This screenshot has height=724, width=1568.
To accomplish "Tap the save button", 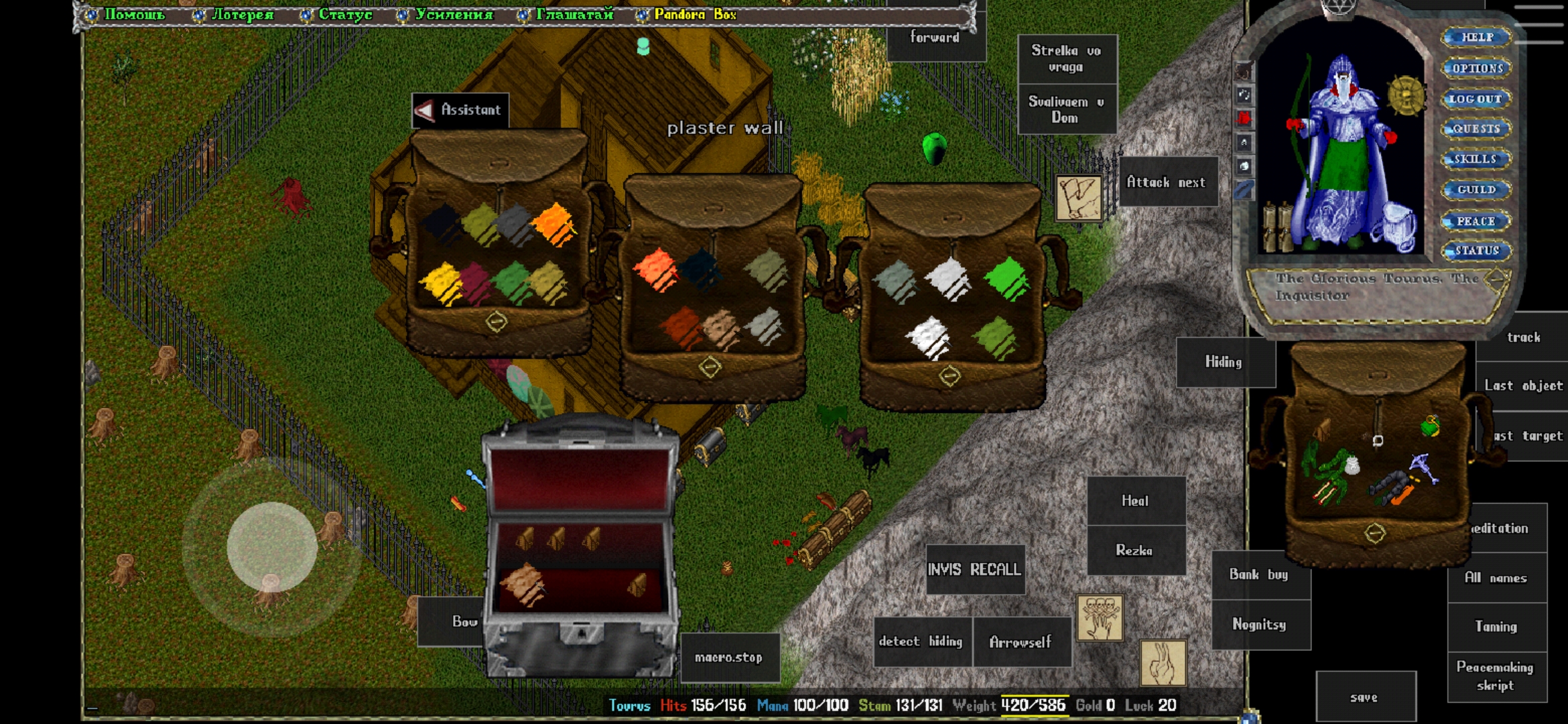I will pyautogui.click(x=1364, y=697).
